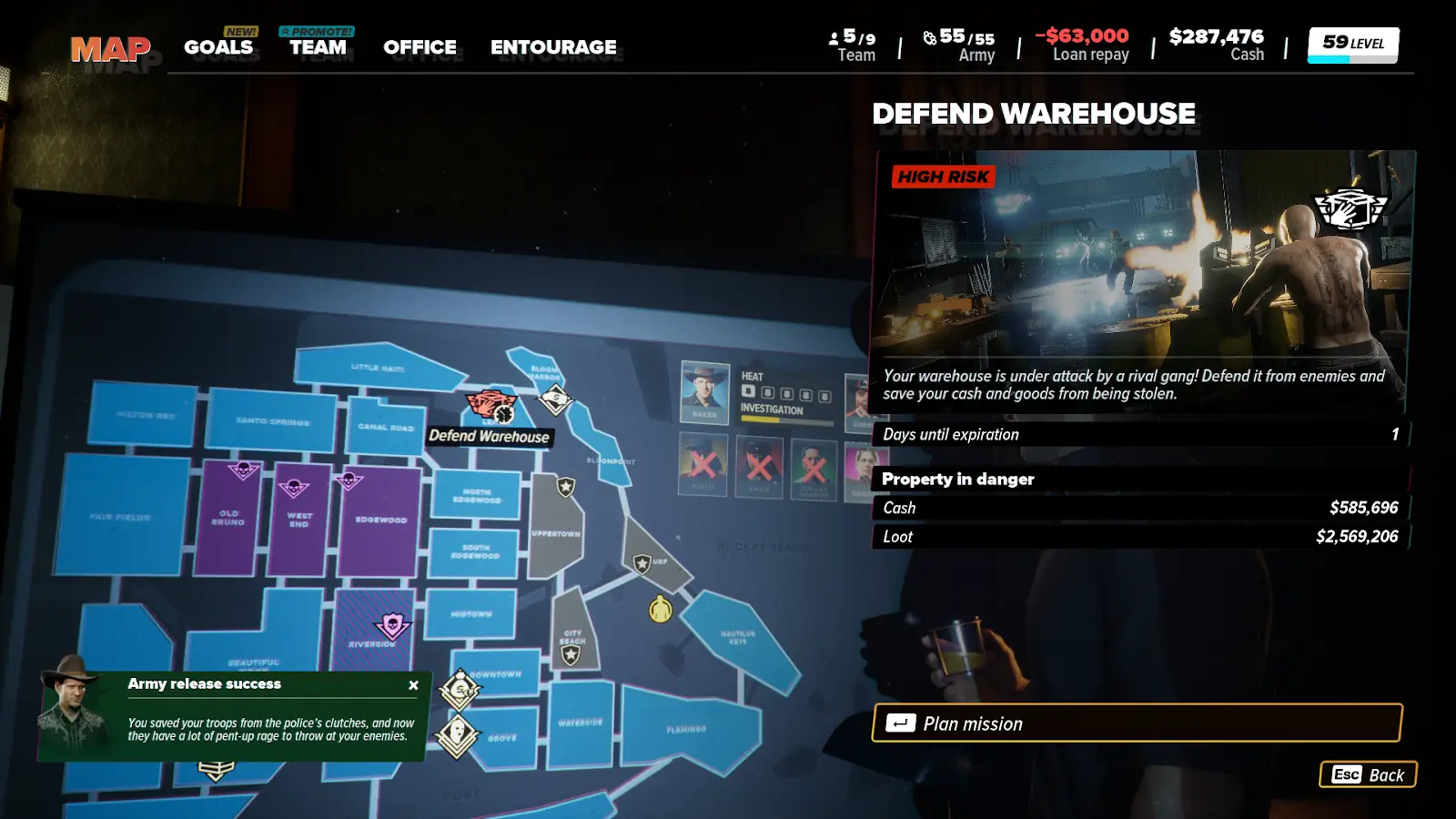Select the Map tab
Screen dimensions: 1456x819
[110, 49]
